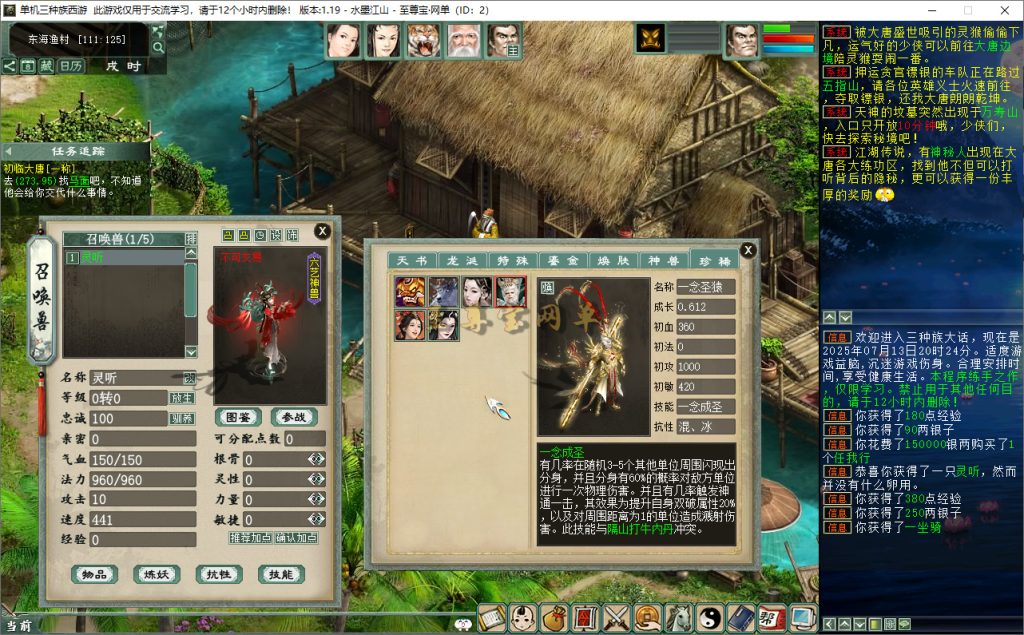This screenshot has width=1024, height=635.
Task: Click the yin-yang icon in bottom bar
Action: tap(709, 618)
